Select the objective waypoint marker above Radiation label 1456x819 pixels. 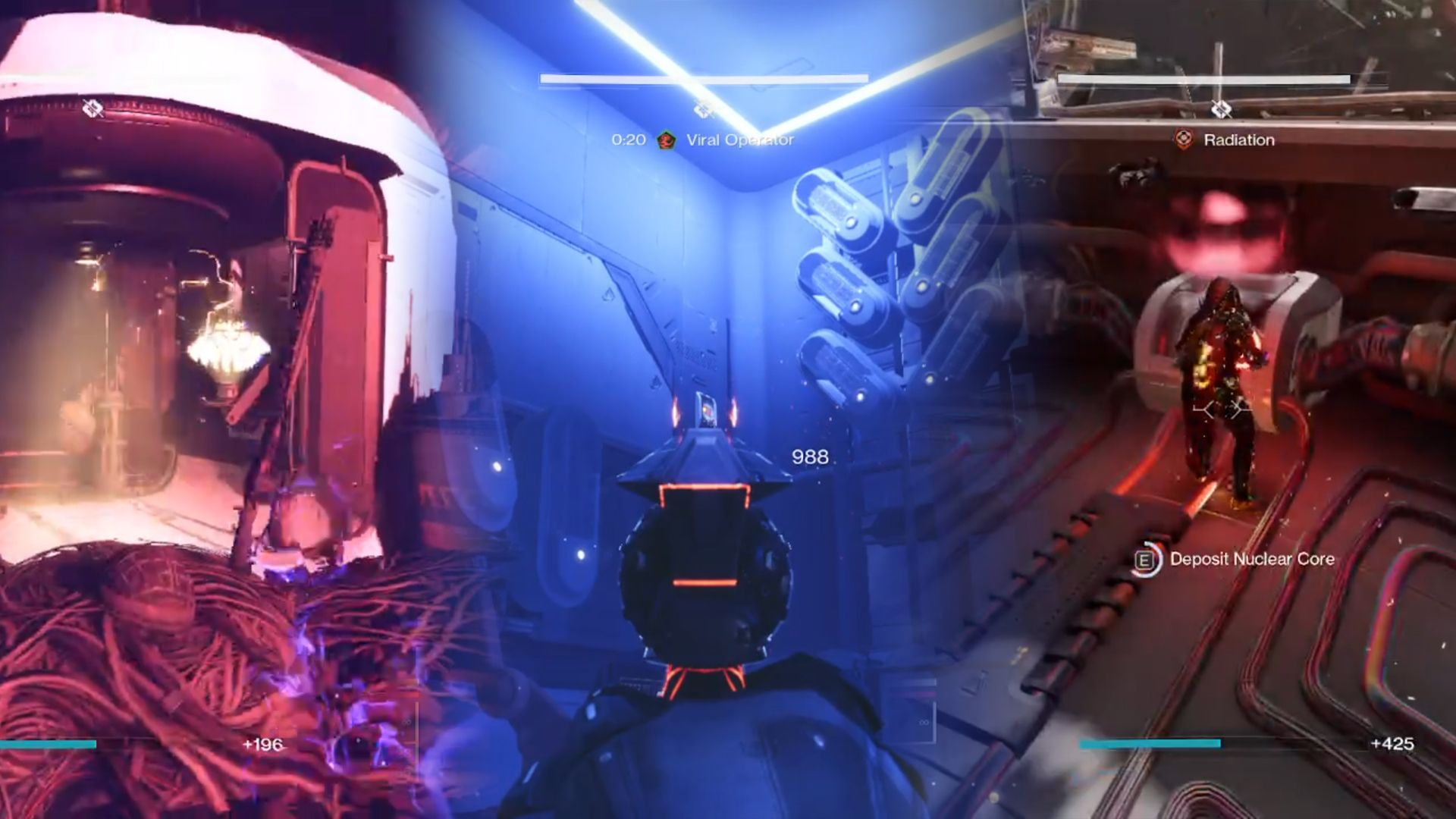(x=1221, y=108)
